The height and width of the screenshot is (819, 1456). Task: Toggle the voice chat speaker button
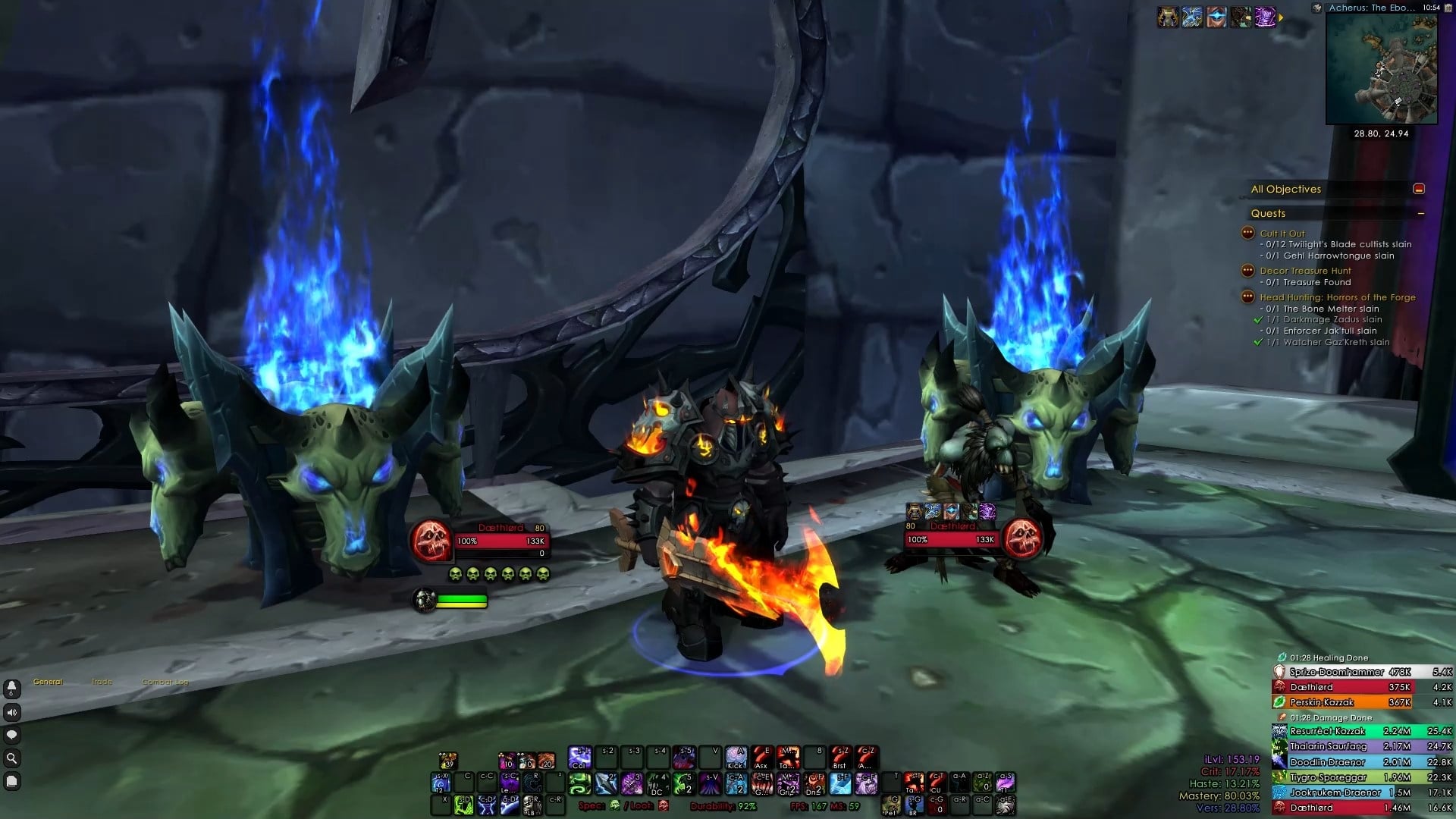11,712
